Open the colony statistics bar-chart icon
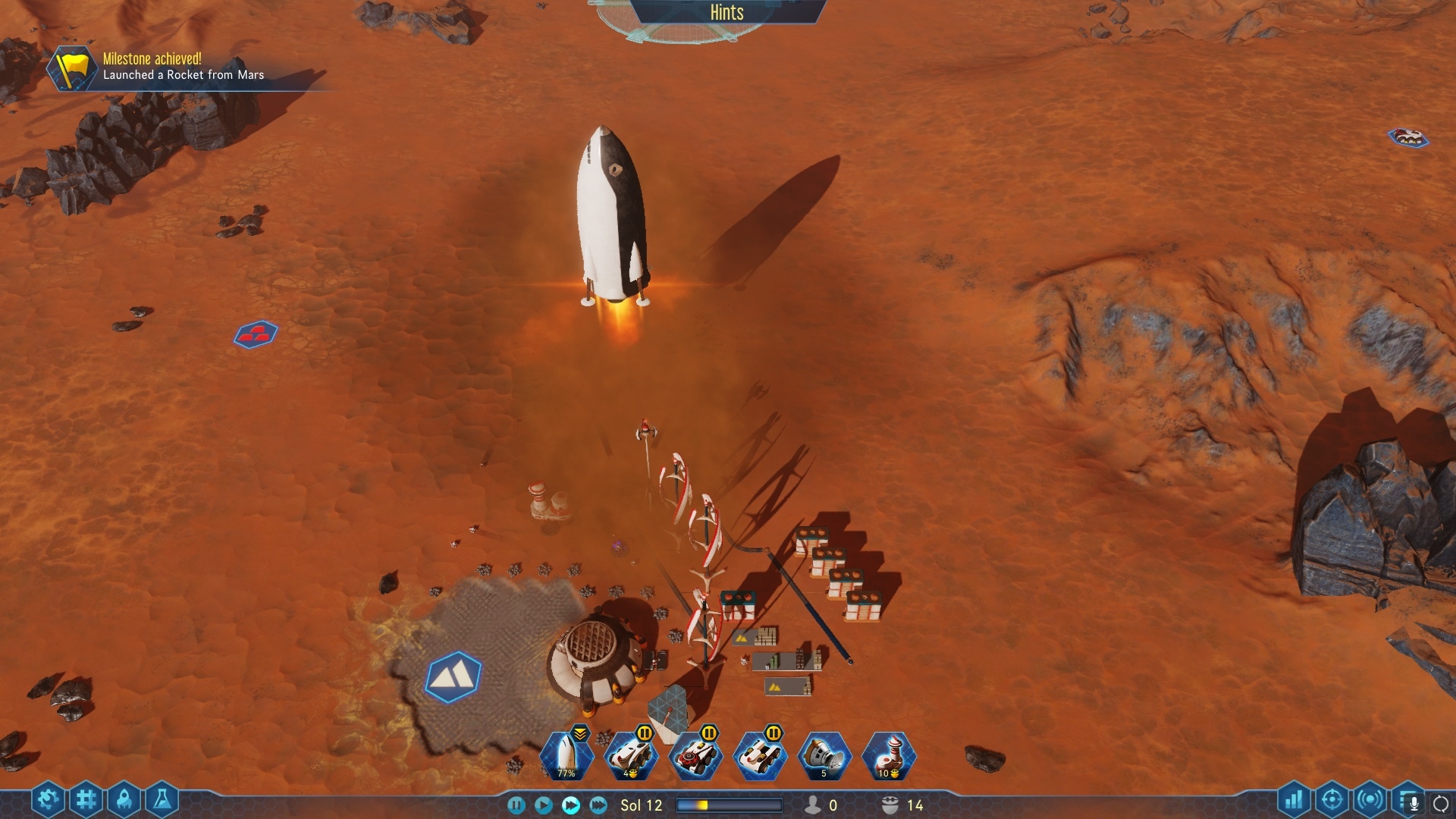Screen dimensions: 1456x819 click(x=1294, y=799)
